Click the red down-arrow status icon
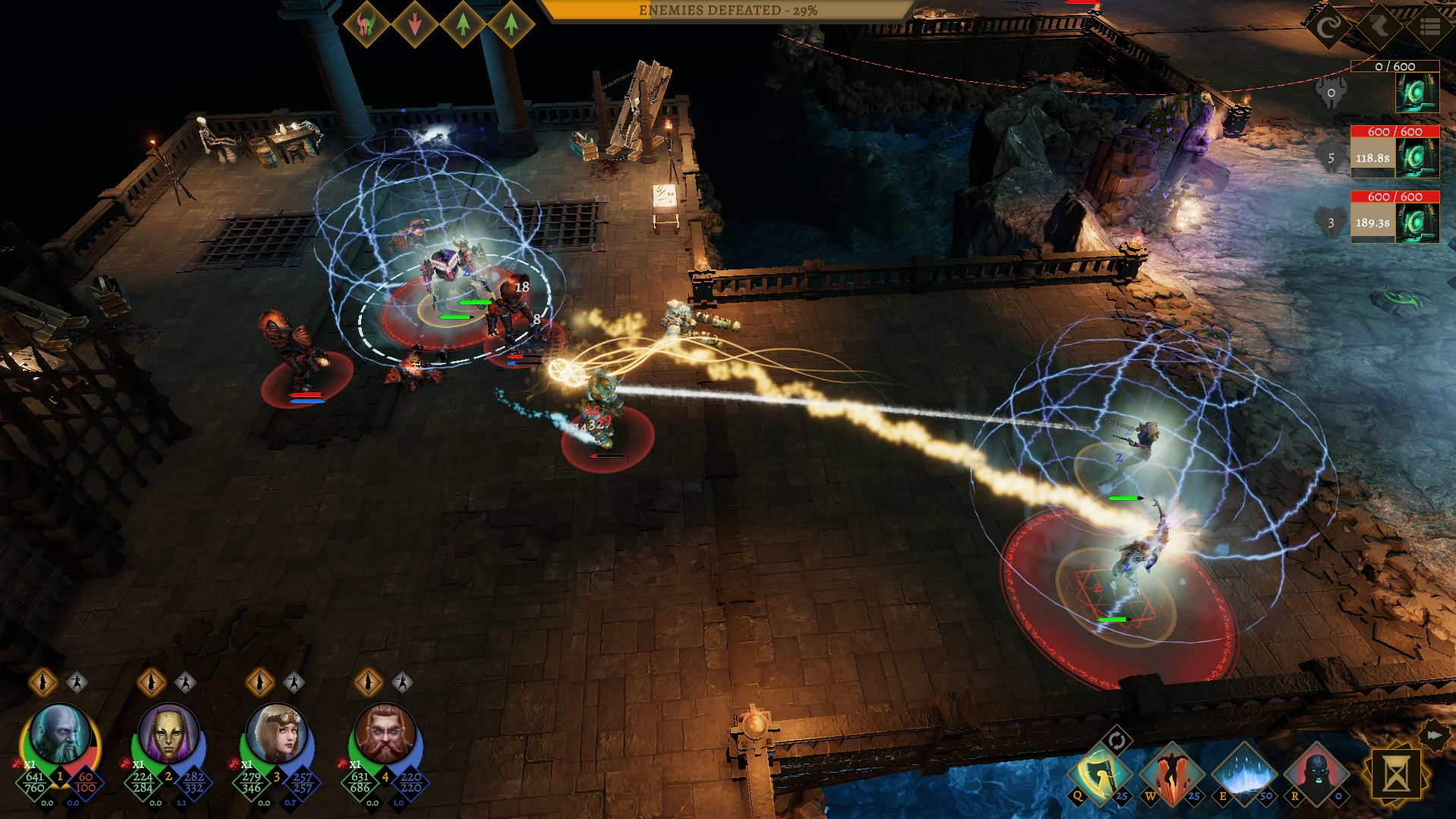This screenshot has height=819, width=1456. tap(415, 25)
